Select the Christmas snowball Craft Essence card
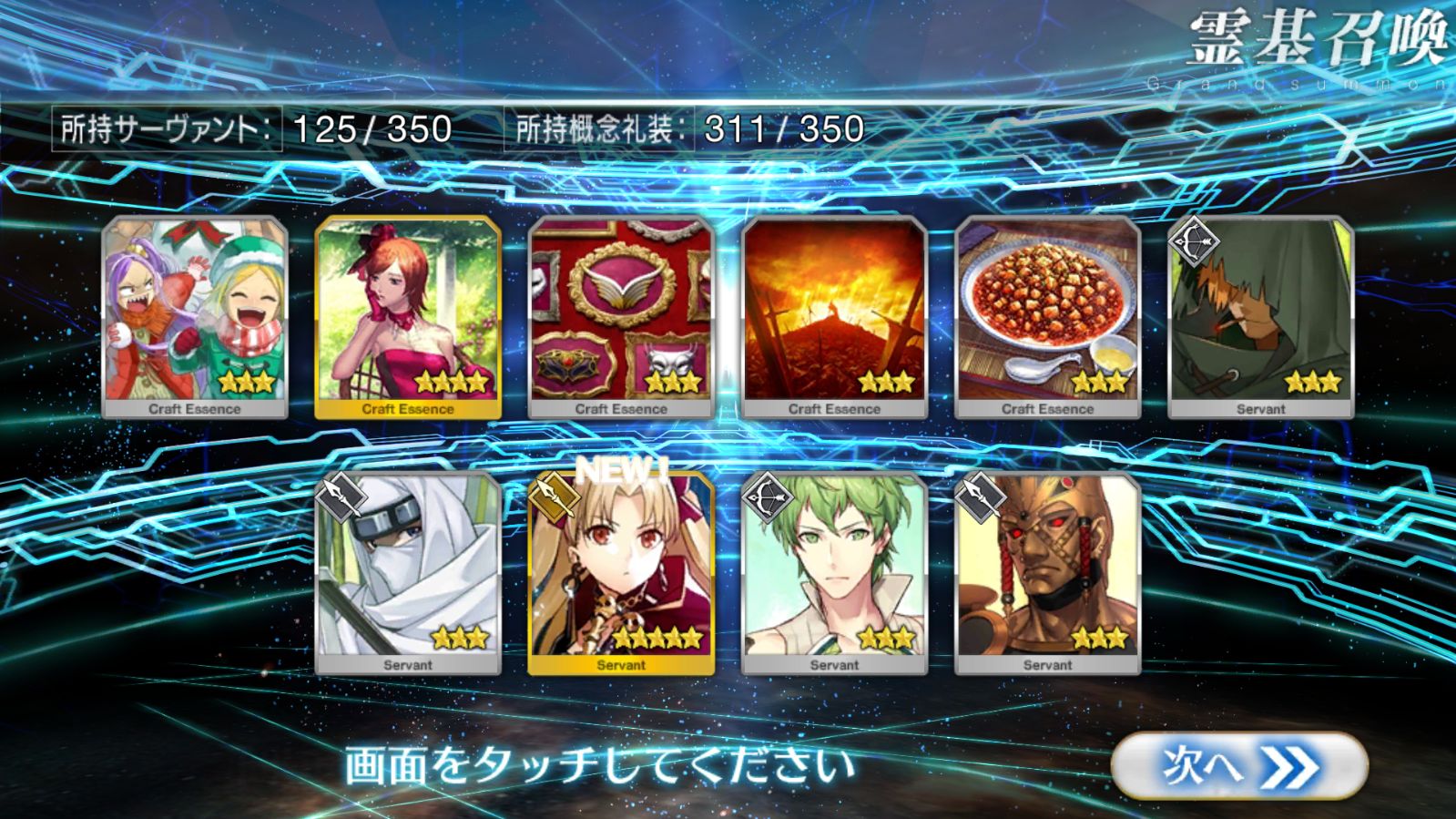This screenshot has width=1456, height=819. click(x=195, y=317)
